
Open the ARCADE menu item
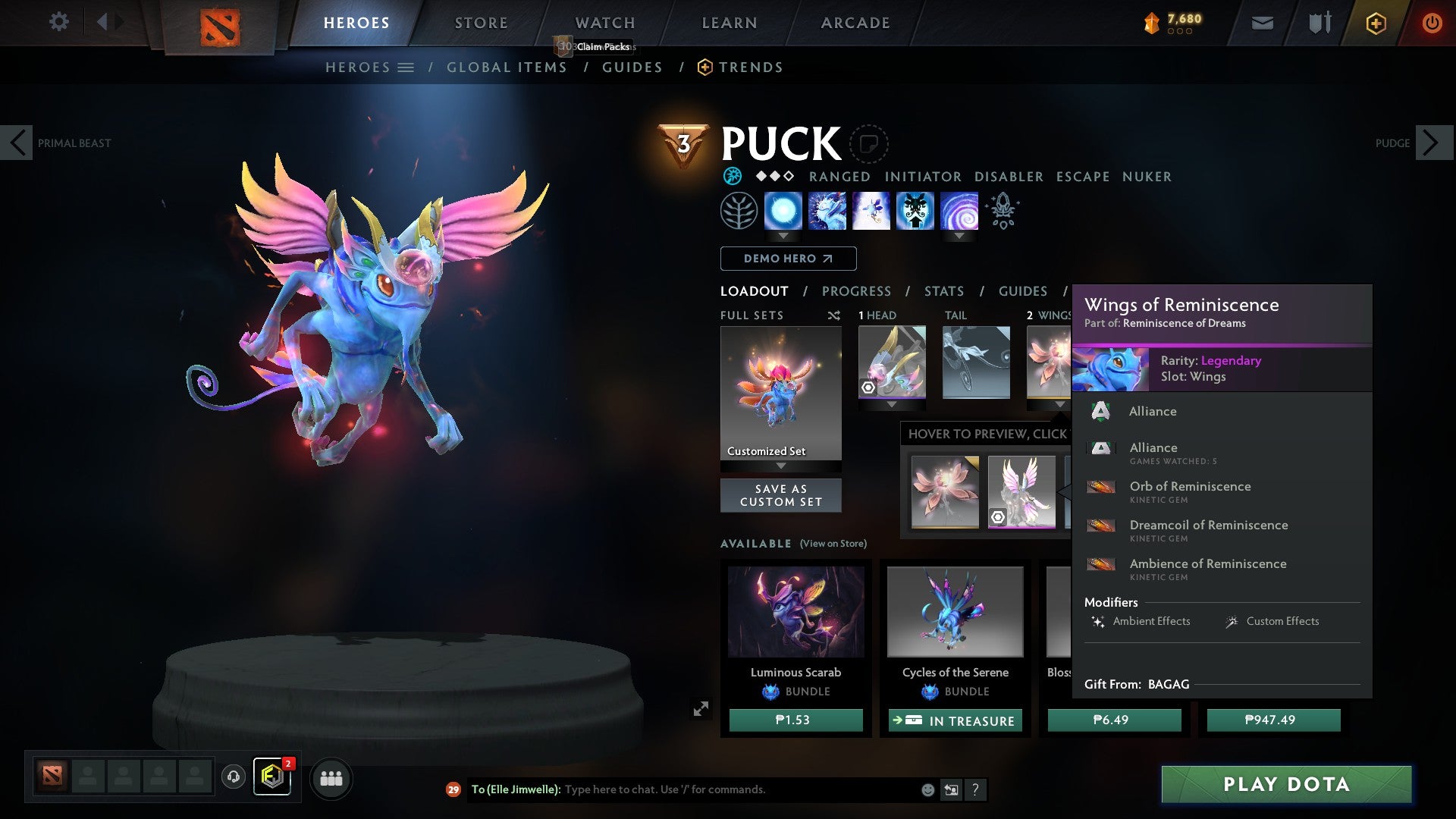855,23
